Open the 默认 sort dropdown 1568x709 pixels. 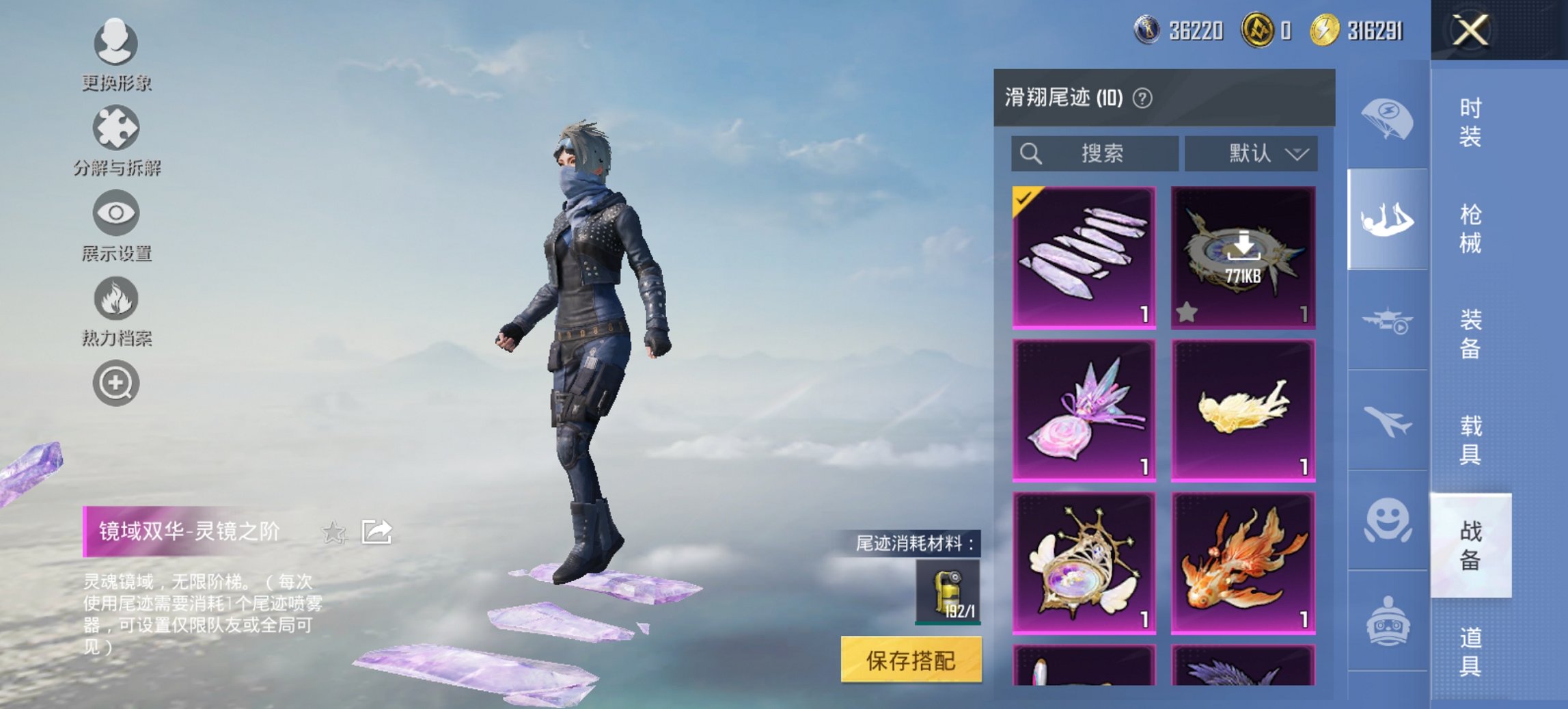(1250, 154)
